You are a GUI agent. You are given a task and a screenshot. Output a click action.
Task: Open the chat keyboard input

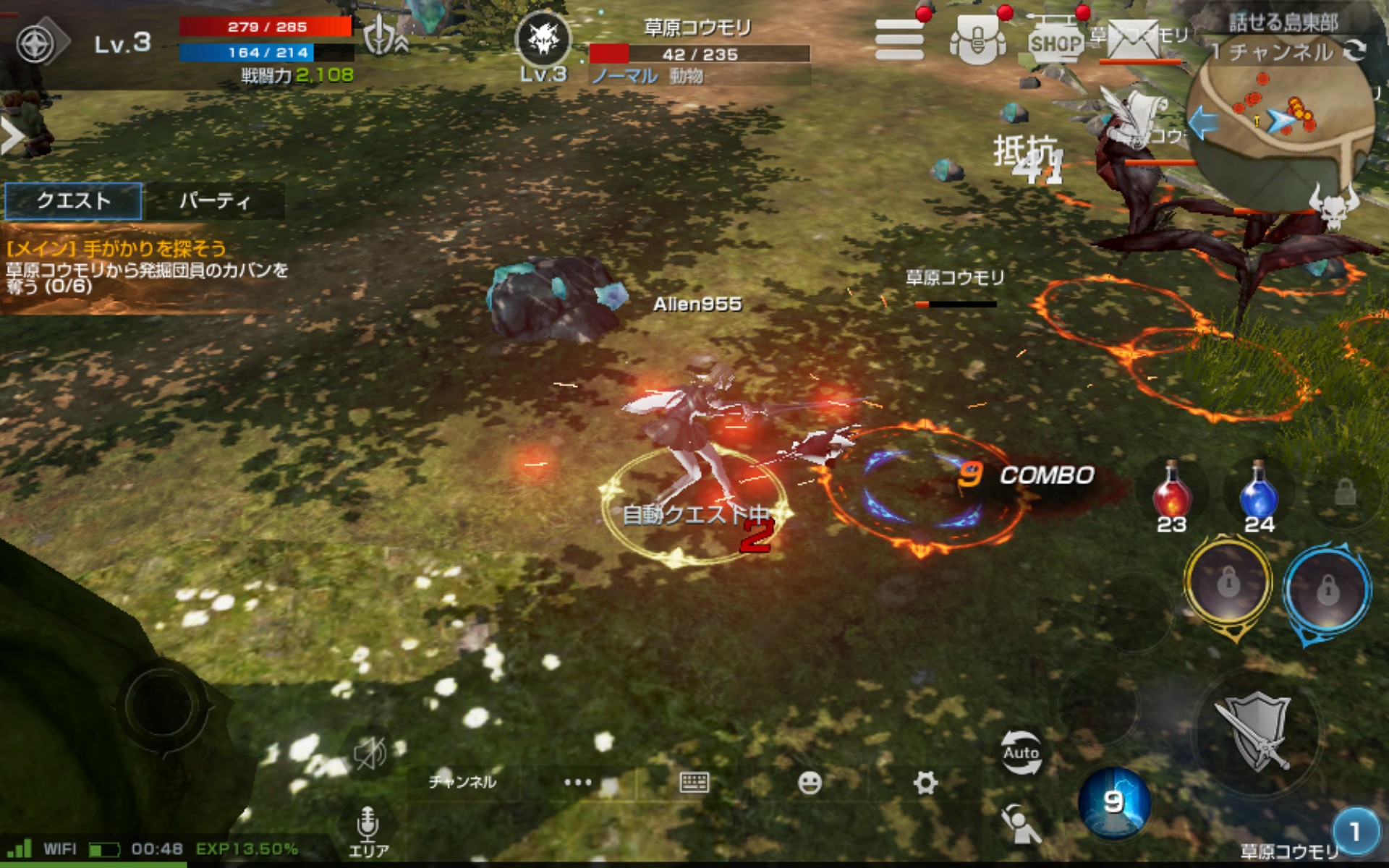coord(694,782)
